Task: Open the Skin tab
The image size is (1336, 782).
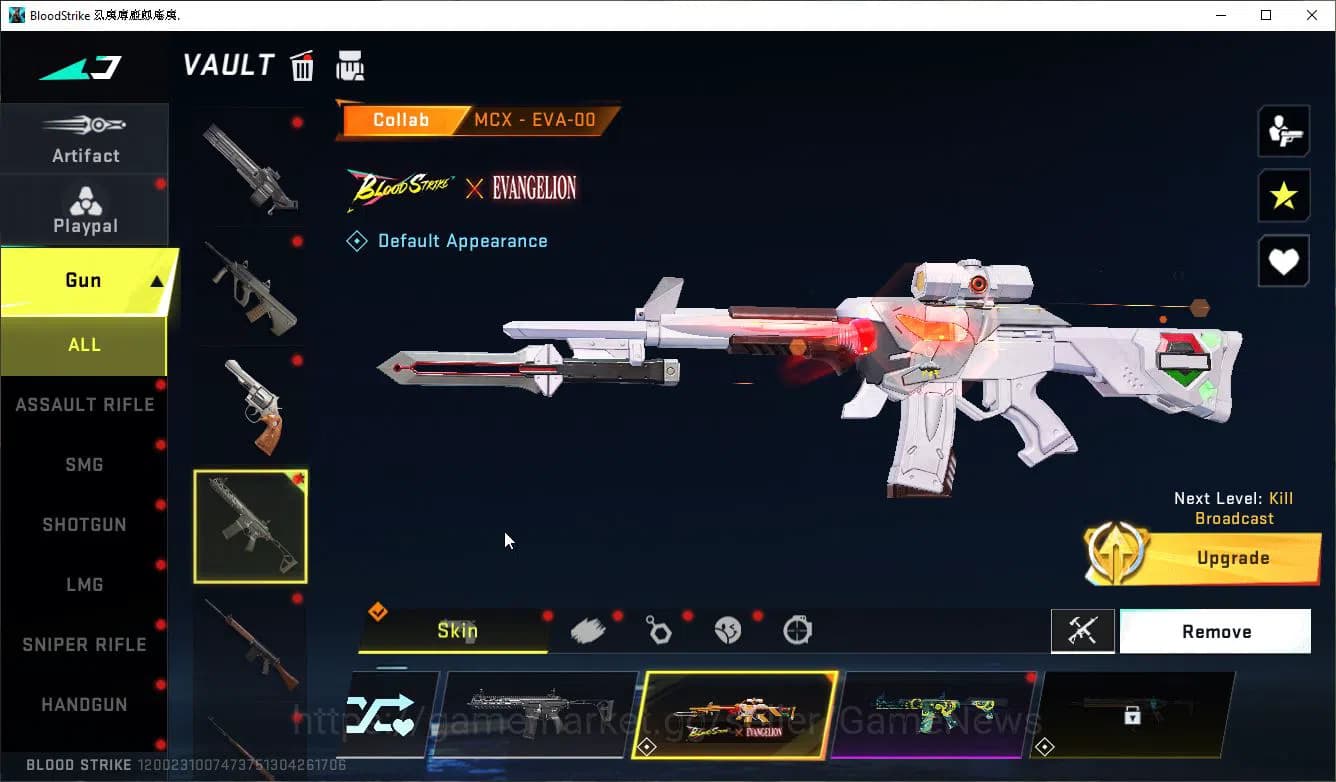Action: [x=458, y=631]
